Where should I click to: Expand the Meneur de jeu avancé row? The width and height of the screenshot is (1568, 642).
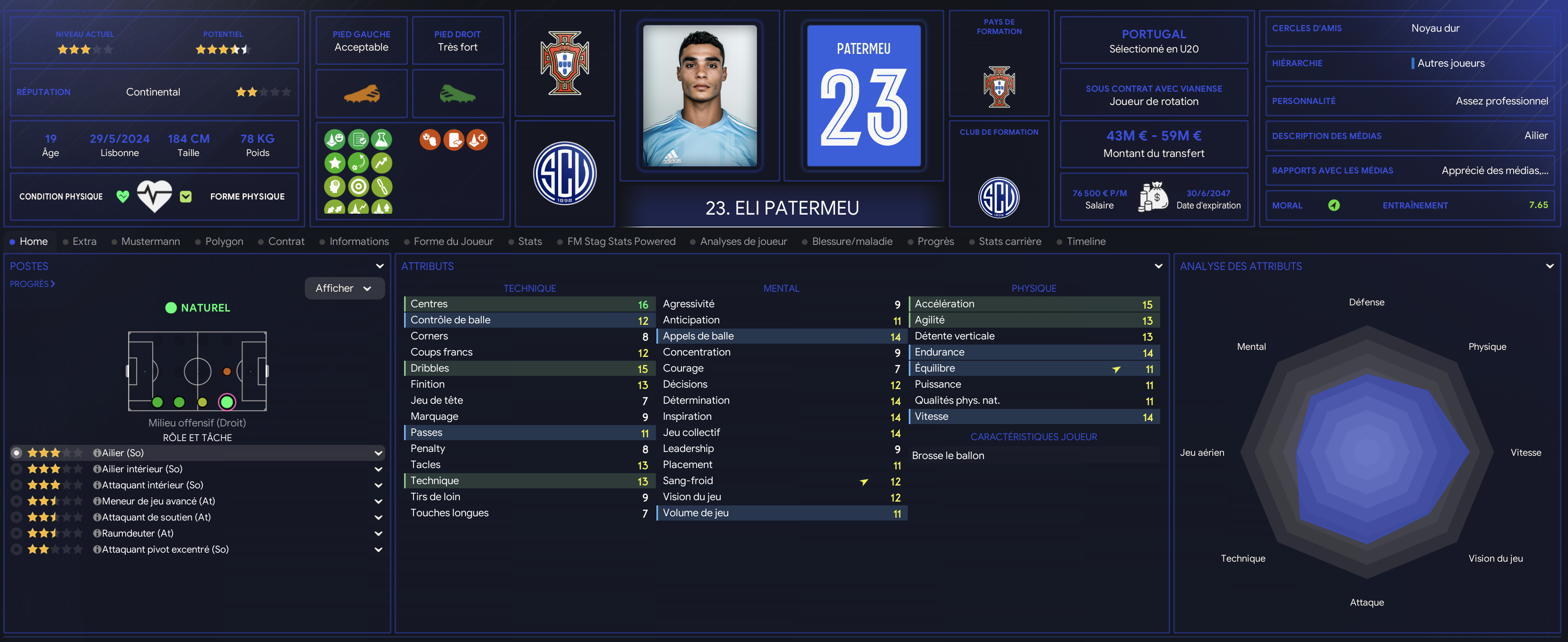click(378, 501)
